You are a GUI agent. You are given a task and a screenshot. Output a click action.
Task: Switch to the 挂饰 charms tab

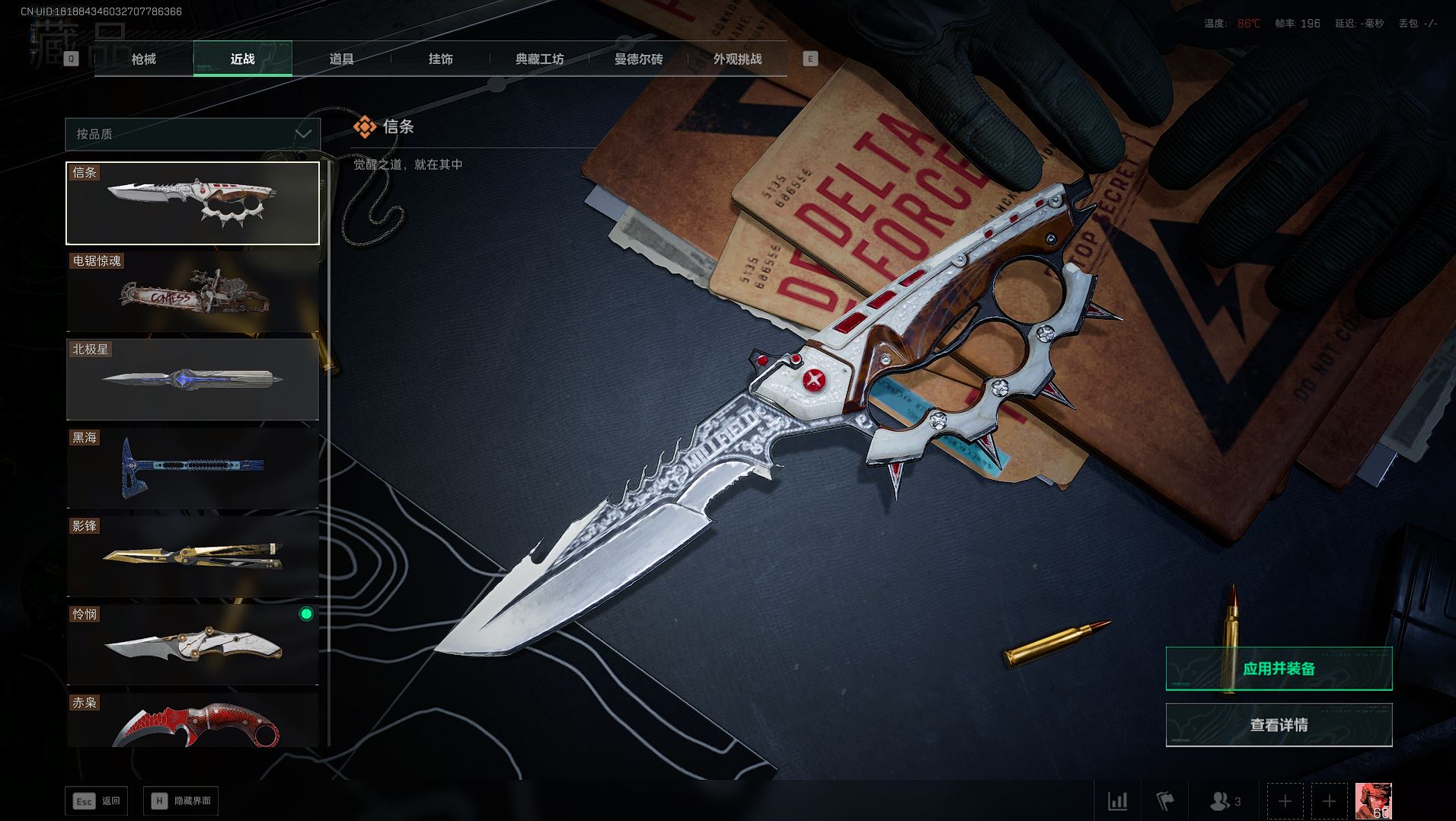point(441,59)
